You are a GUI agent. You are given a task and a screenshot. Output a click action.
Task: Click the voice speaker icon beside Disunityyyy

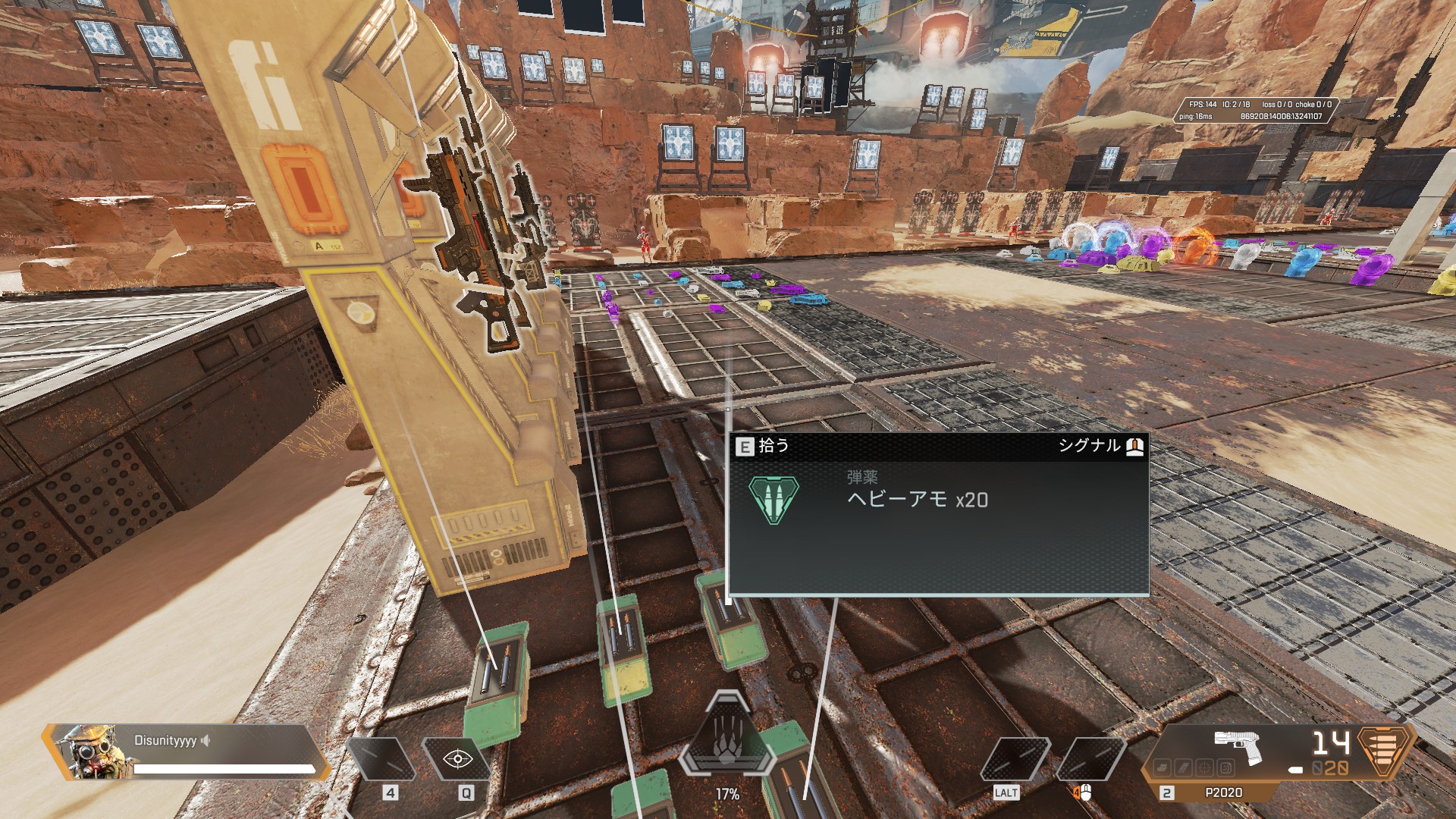click(x=206, y=740)
